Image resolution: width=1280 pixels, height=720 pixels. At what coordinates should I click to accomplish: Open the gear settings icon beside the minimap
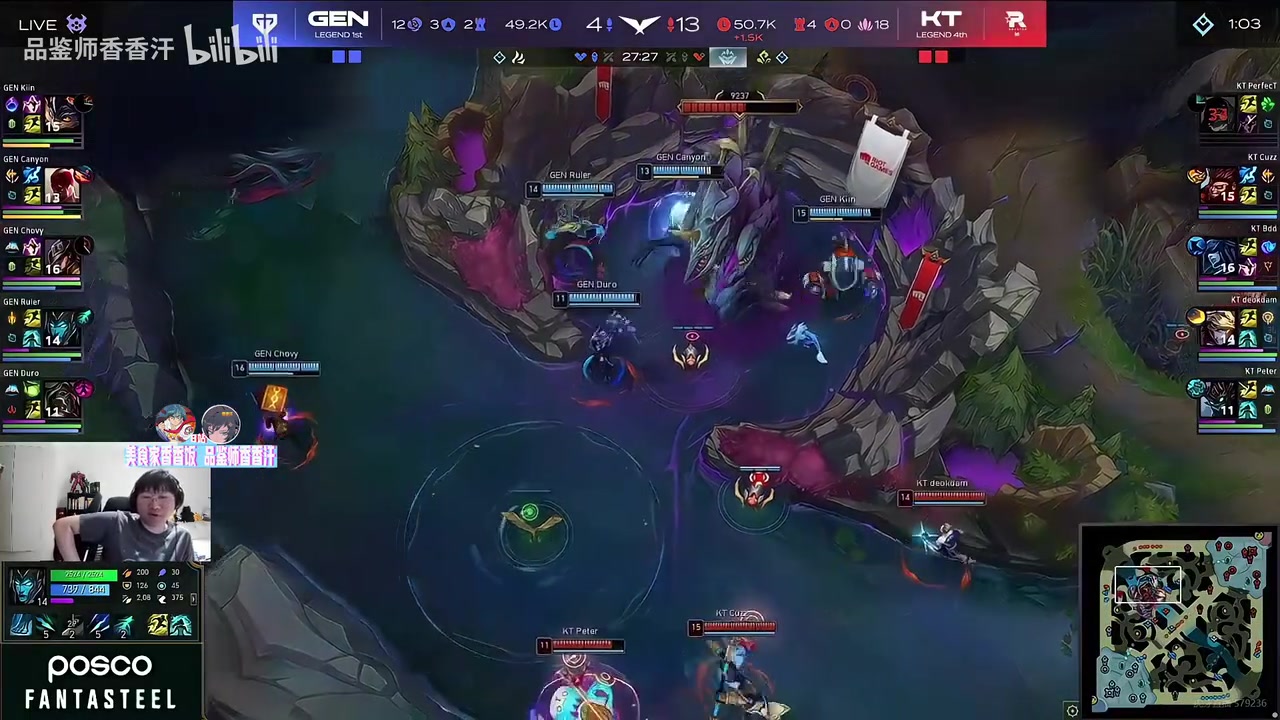[x=1072, y=711]
